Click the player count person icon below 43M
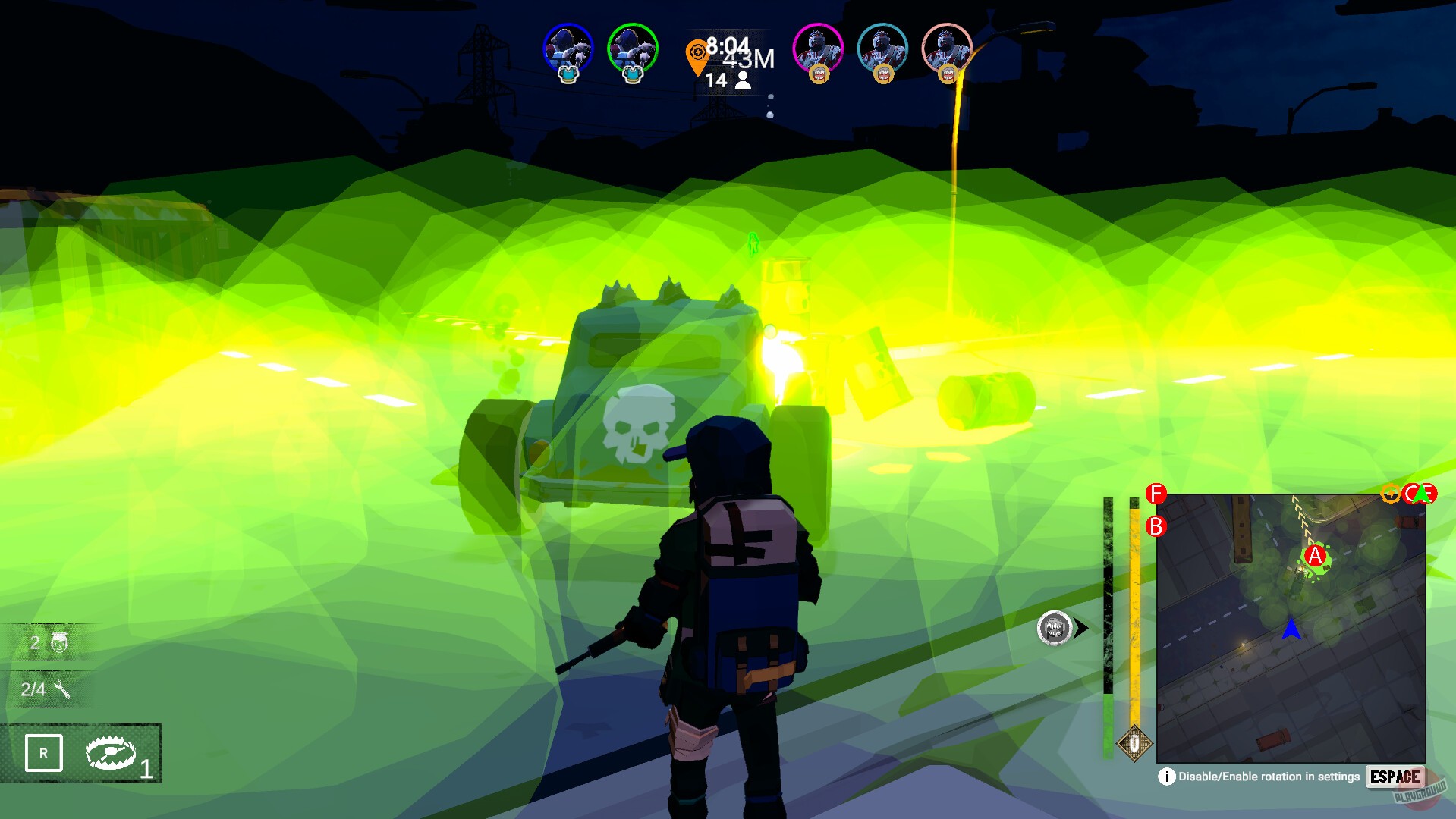The image size is (1456, 819). (x=742, y=82)
